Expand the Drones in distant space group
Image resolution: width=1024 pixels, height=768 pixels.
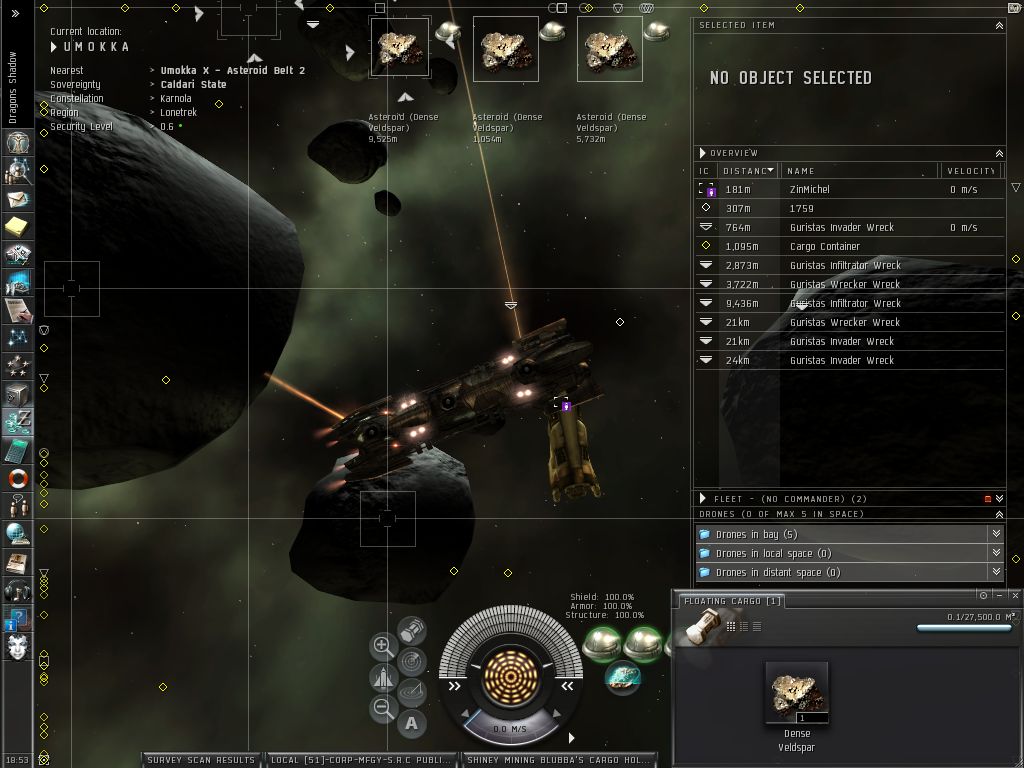[996, 572]
